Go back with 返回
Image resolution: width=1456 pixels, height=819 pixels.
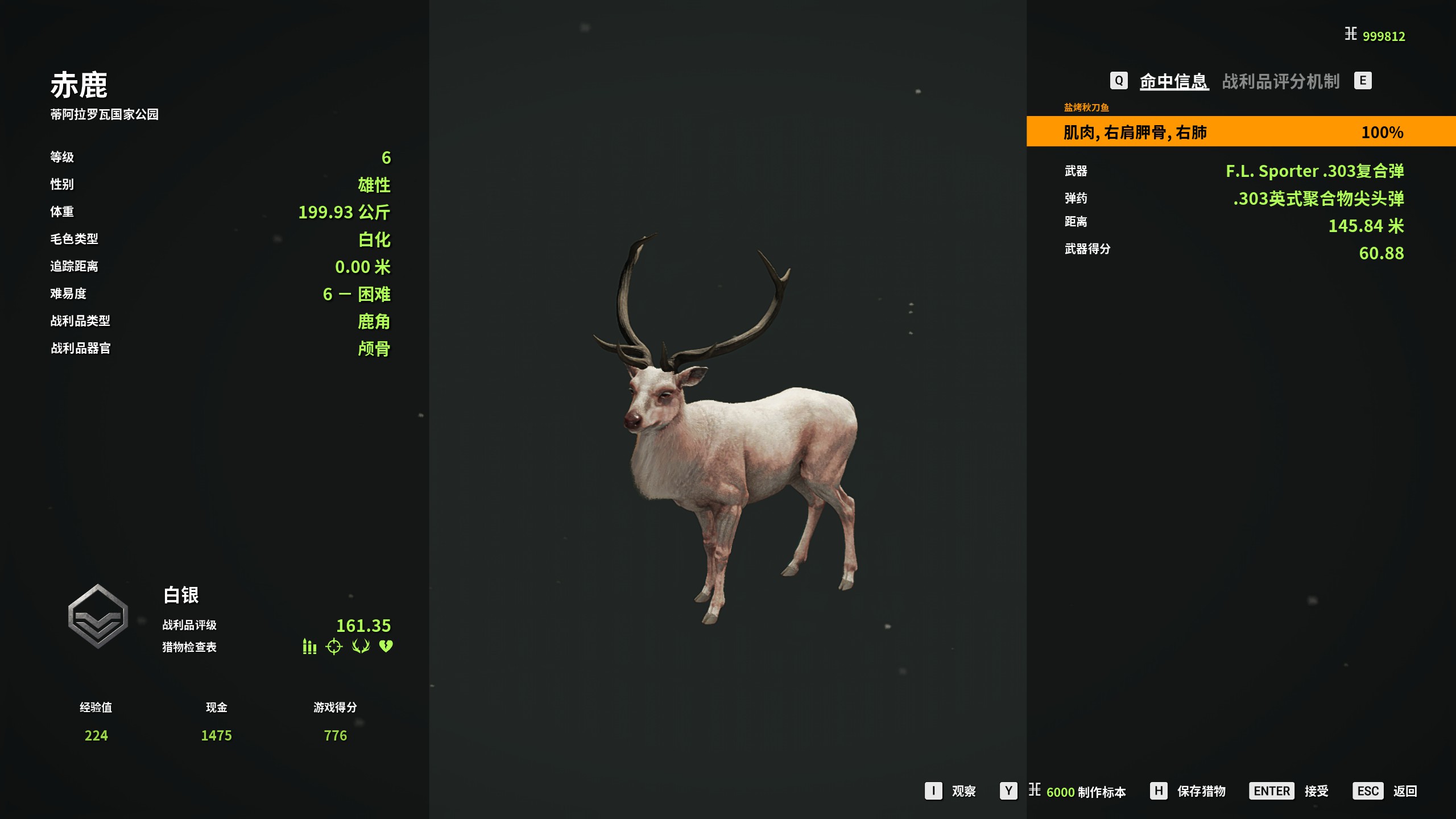(1404, 791)
